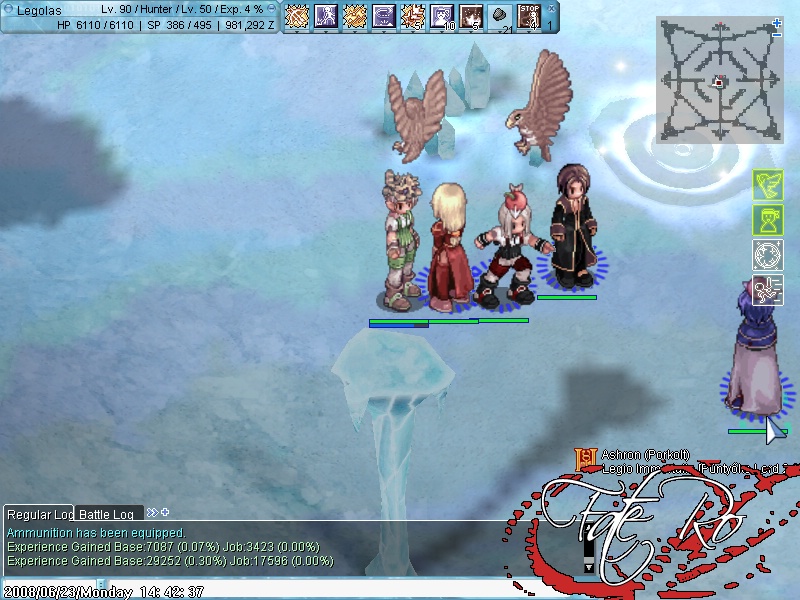Click the falcon bird status icon
Screen dimensions: 800x600
point(767,185)
